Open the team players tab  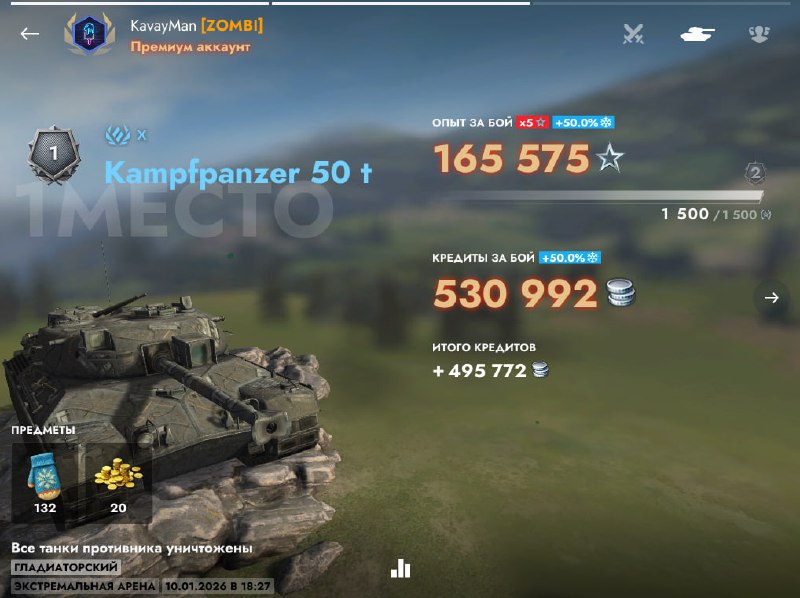759,34
